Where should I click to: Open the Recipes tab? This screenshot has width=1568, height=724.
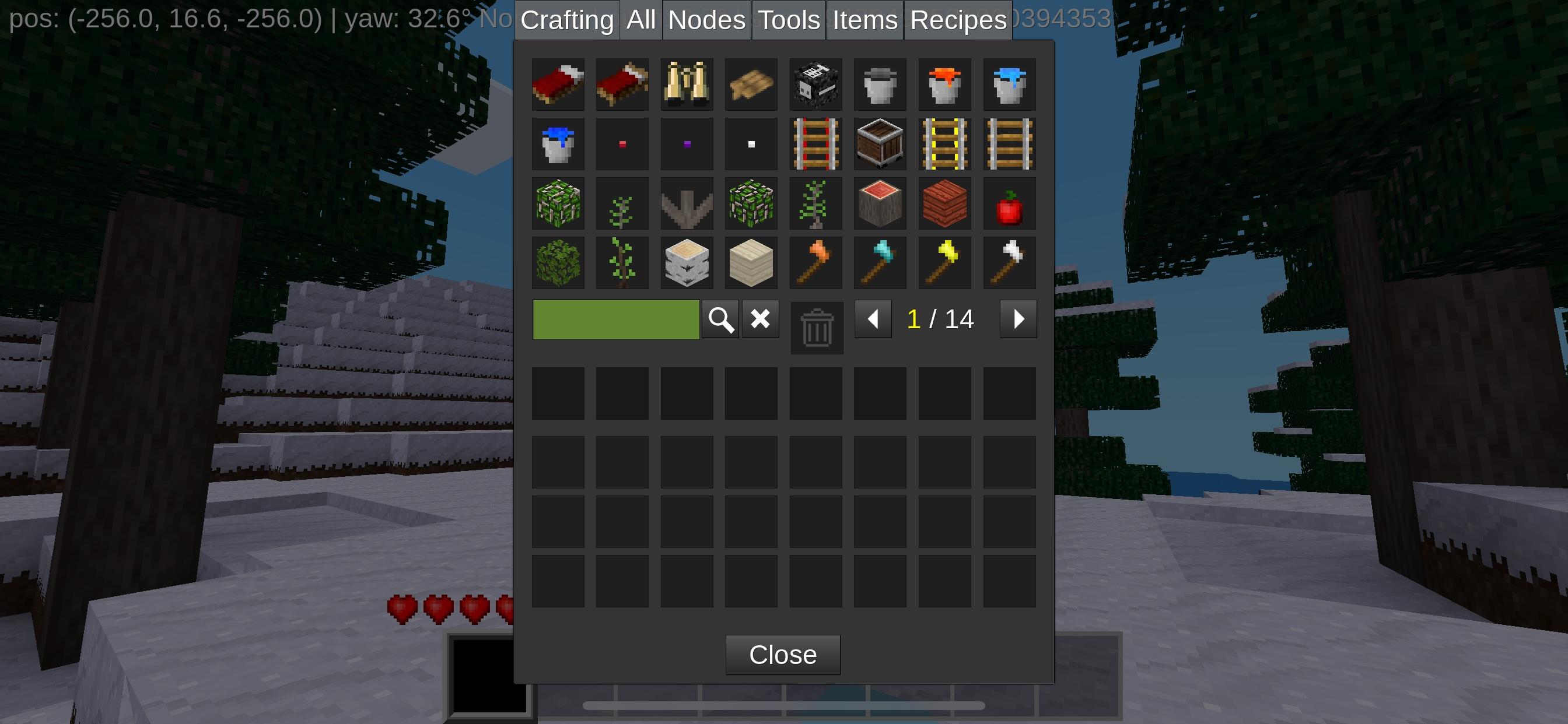(957, 19)
